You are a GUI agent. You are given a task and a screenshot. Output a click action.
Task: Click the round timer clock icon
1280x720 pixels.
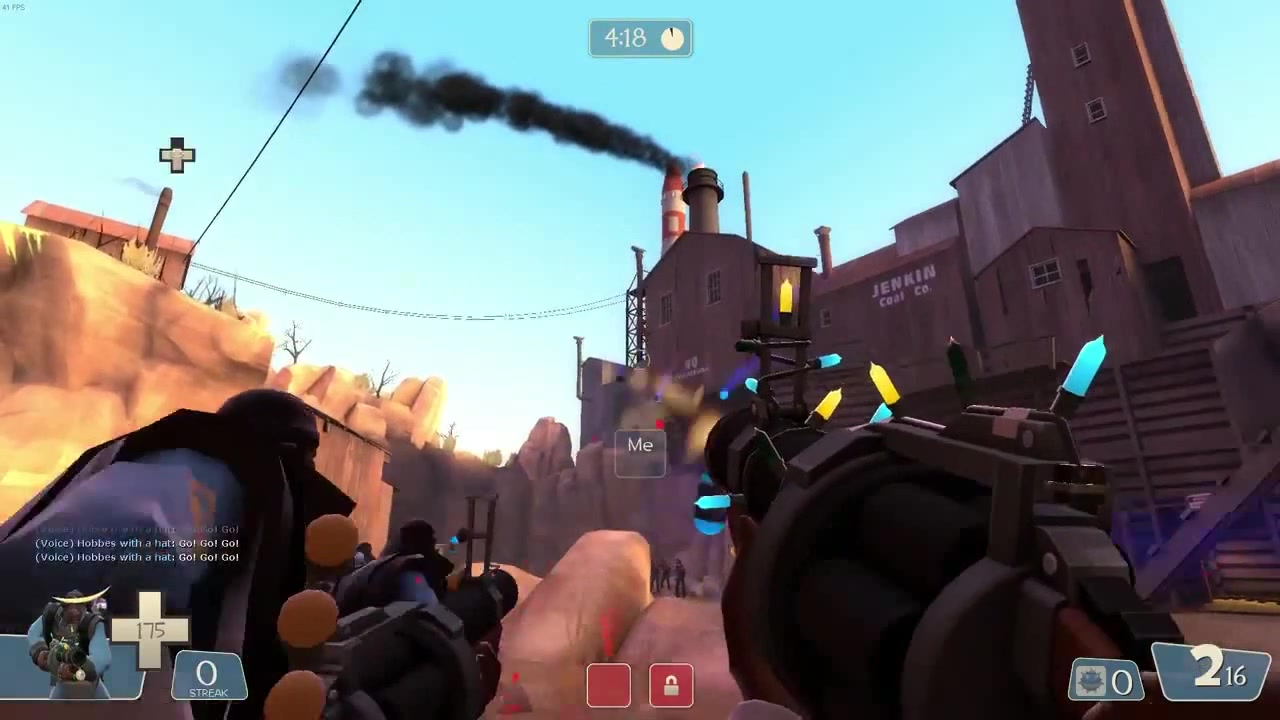[671, 38]
